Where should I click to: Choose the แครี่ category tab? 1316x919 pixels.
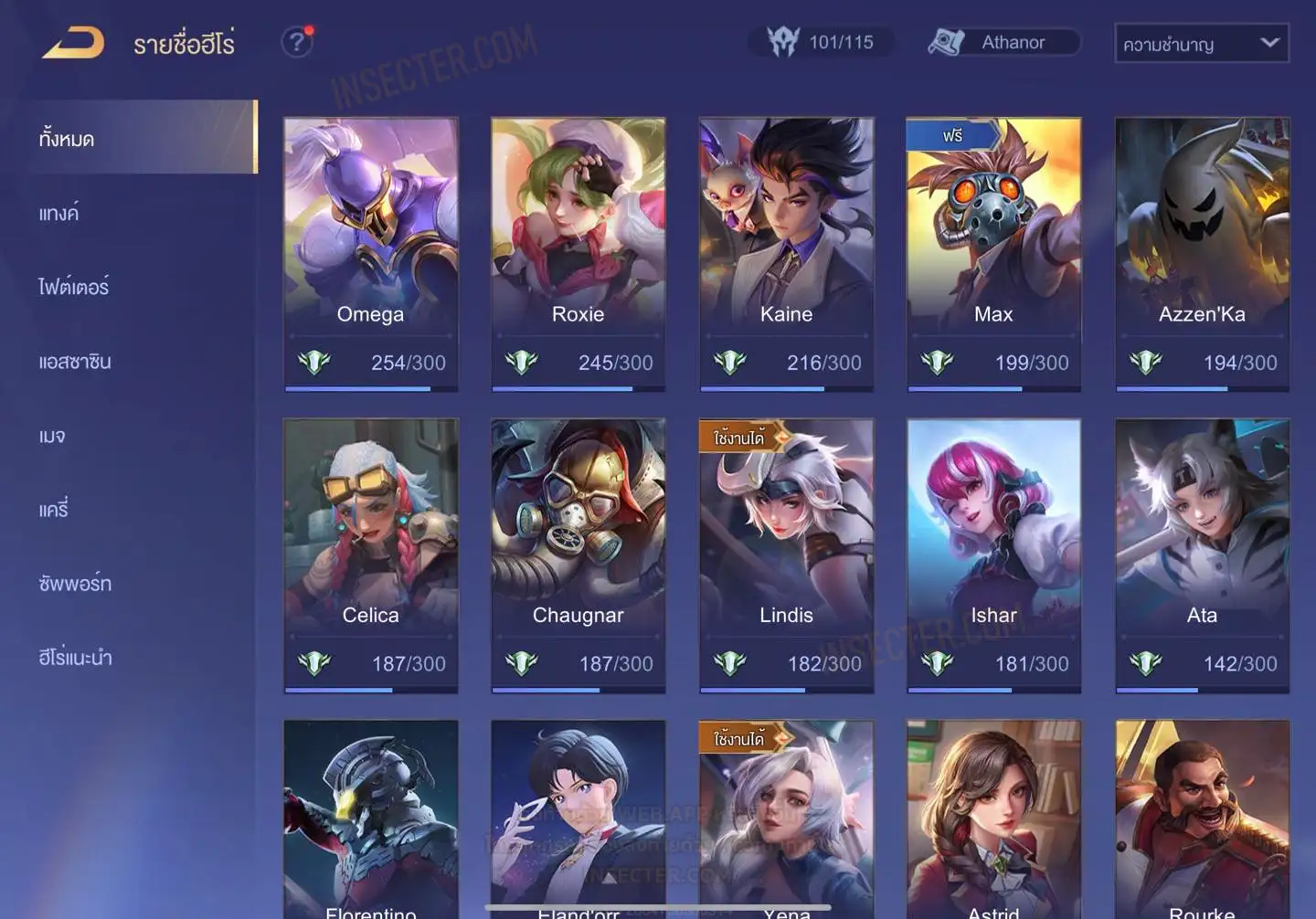coord(54,510)
